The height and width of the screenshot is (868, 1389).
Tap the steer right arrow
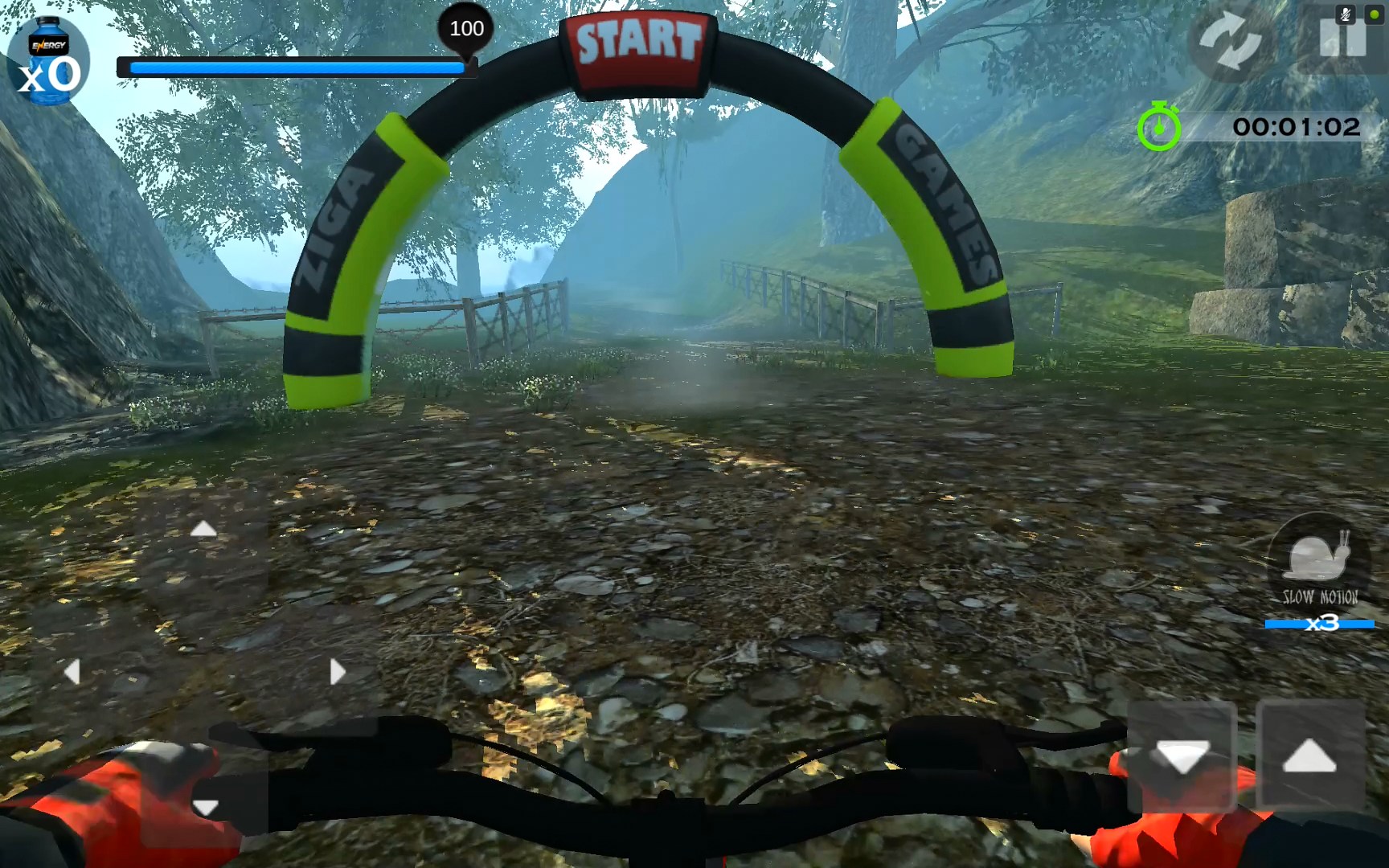point(338,672)
